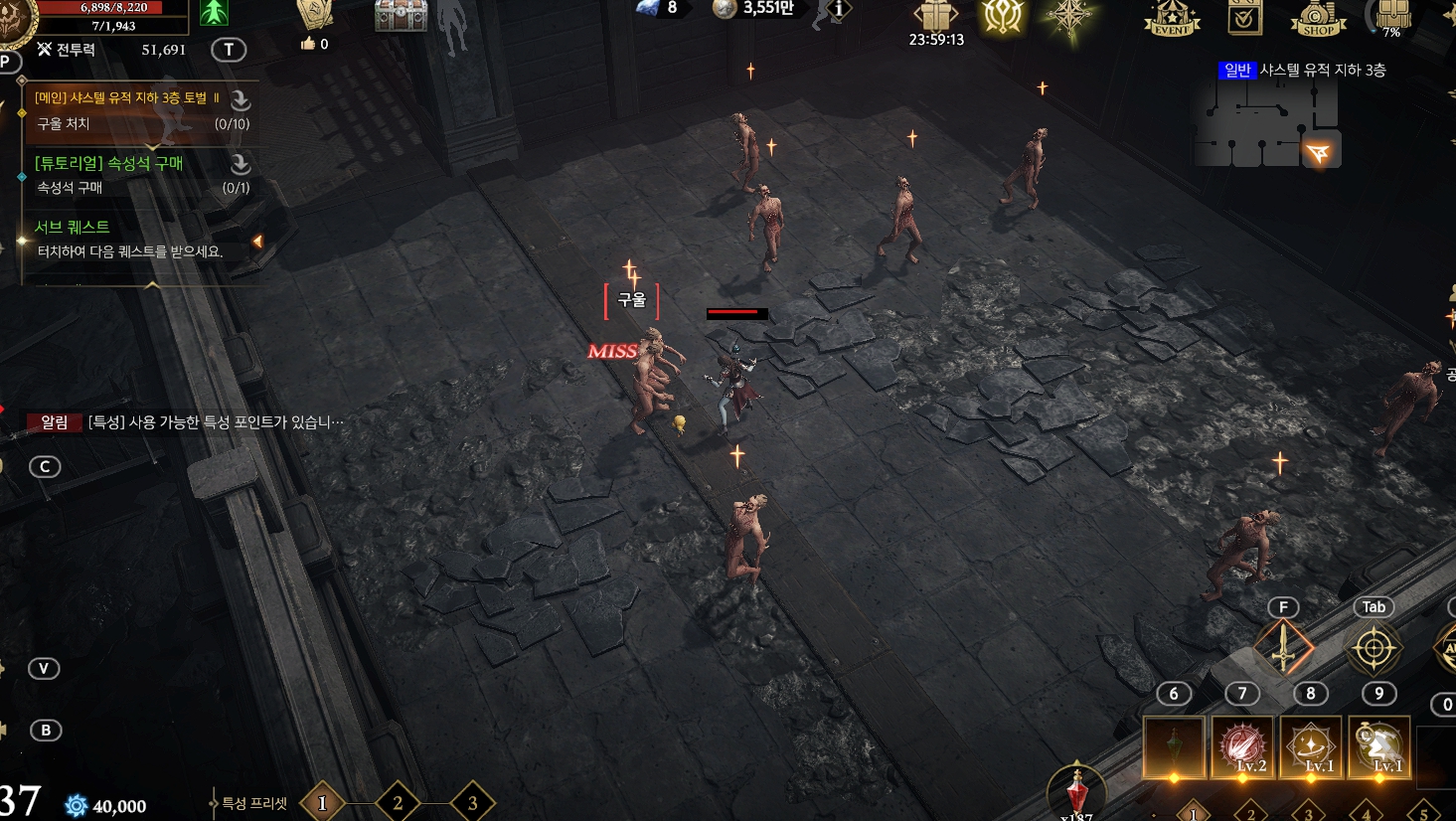Open the green buff arrow icon
This screenshot has height=821, width=1456.
214,13
